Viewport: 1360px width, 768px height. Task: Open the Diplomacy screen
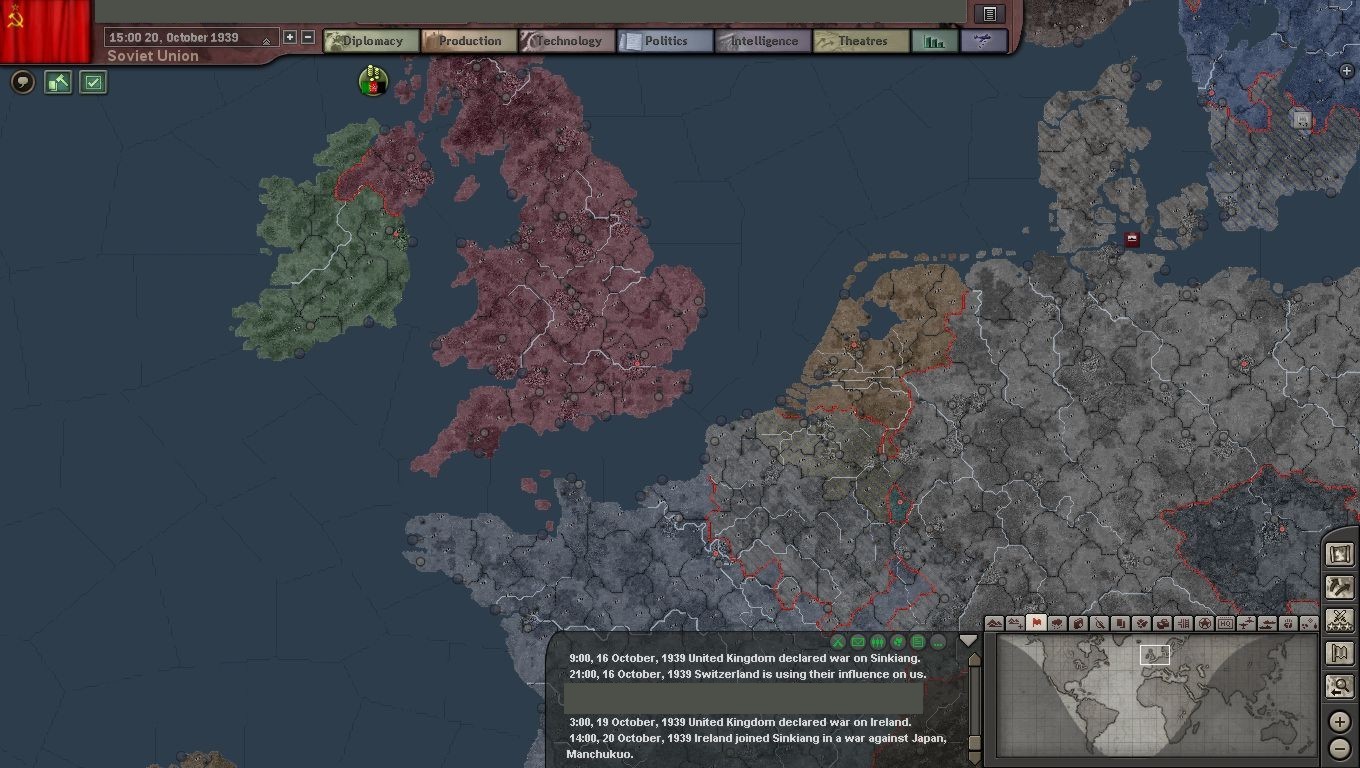[x=371, y=41]
